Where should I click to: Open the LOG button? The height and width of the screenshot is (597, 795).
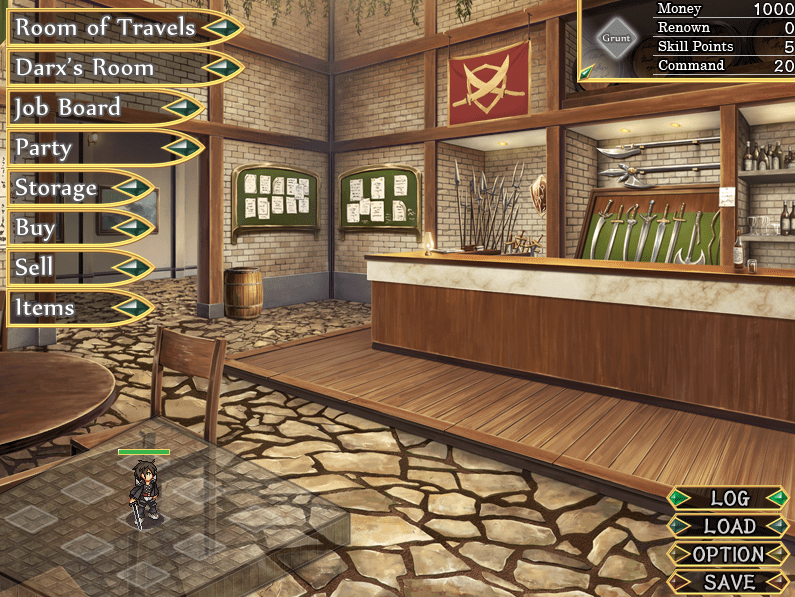tap(729, 498)
